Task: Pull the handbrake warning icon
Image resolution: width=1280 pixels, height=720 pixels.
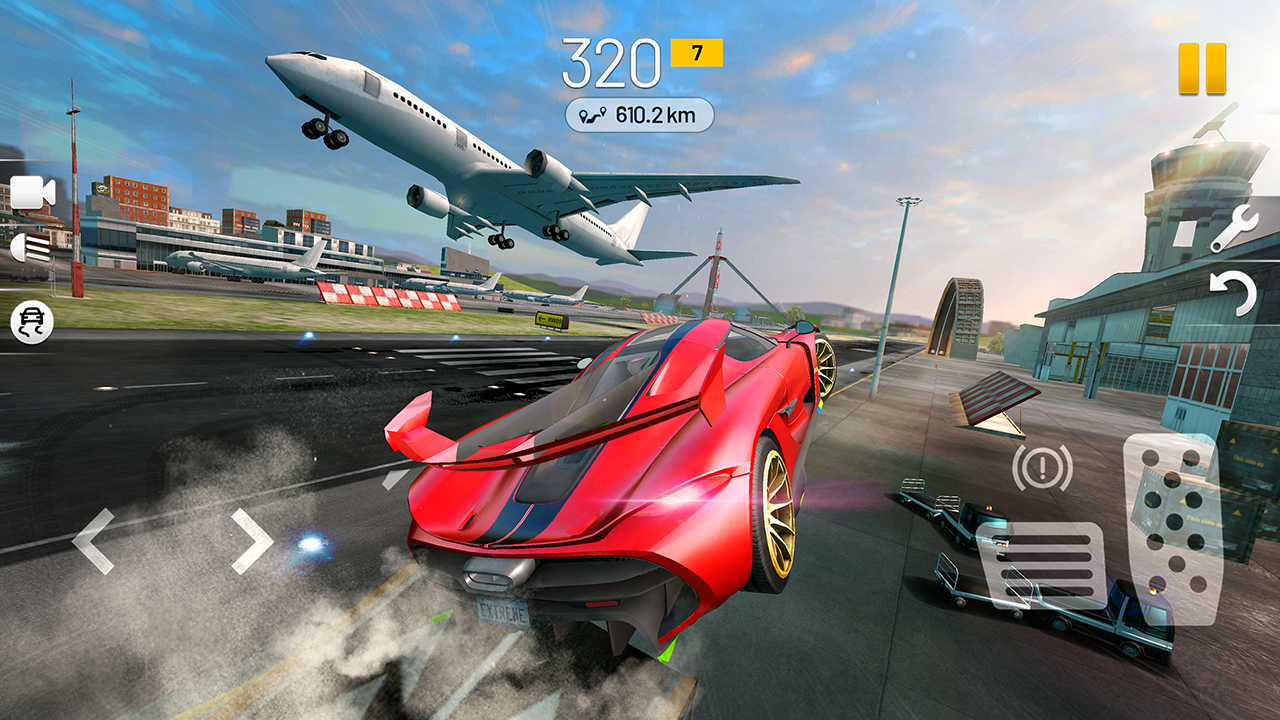Action: [x=1040, y=468]
